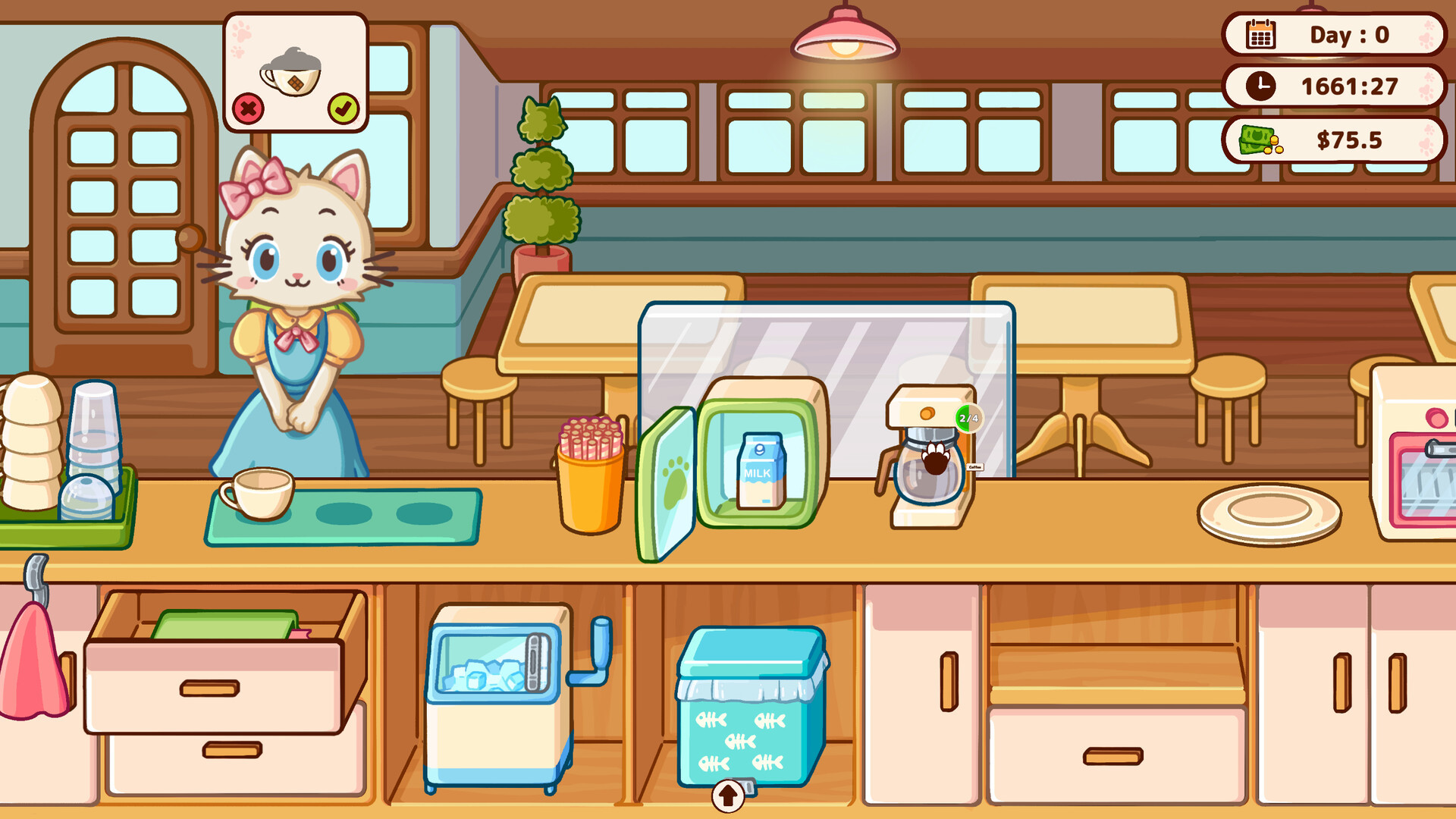Click the money icon on the $75.5 display
The height and width of the screenshot is (819, 1456).
click(x=1259, y=140)
